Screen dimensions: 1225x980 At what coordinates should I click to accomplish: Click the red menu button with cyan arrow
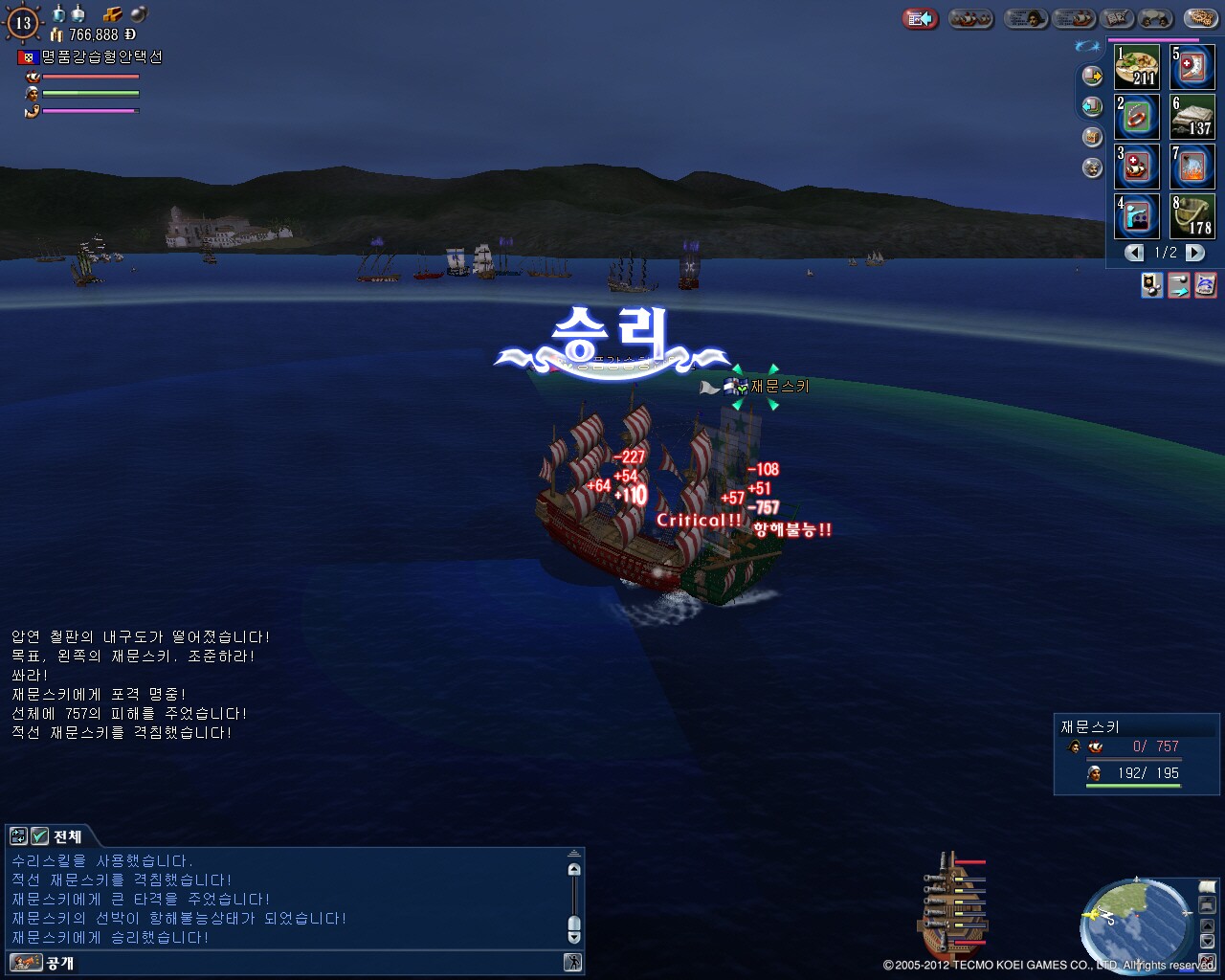921,18
